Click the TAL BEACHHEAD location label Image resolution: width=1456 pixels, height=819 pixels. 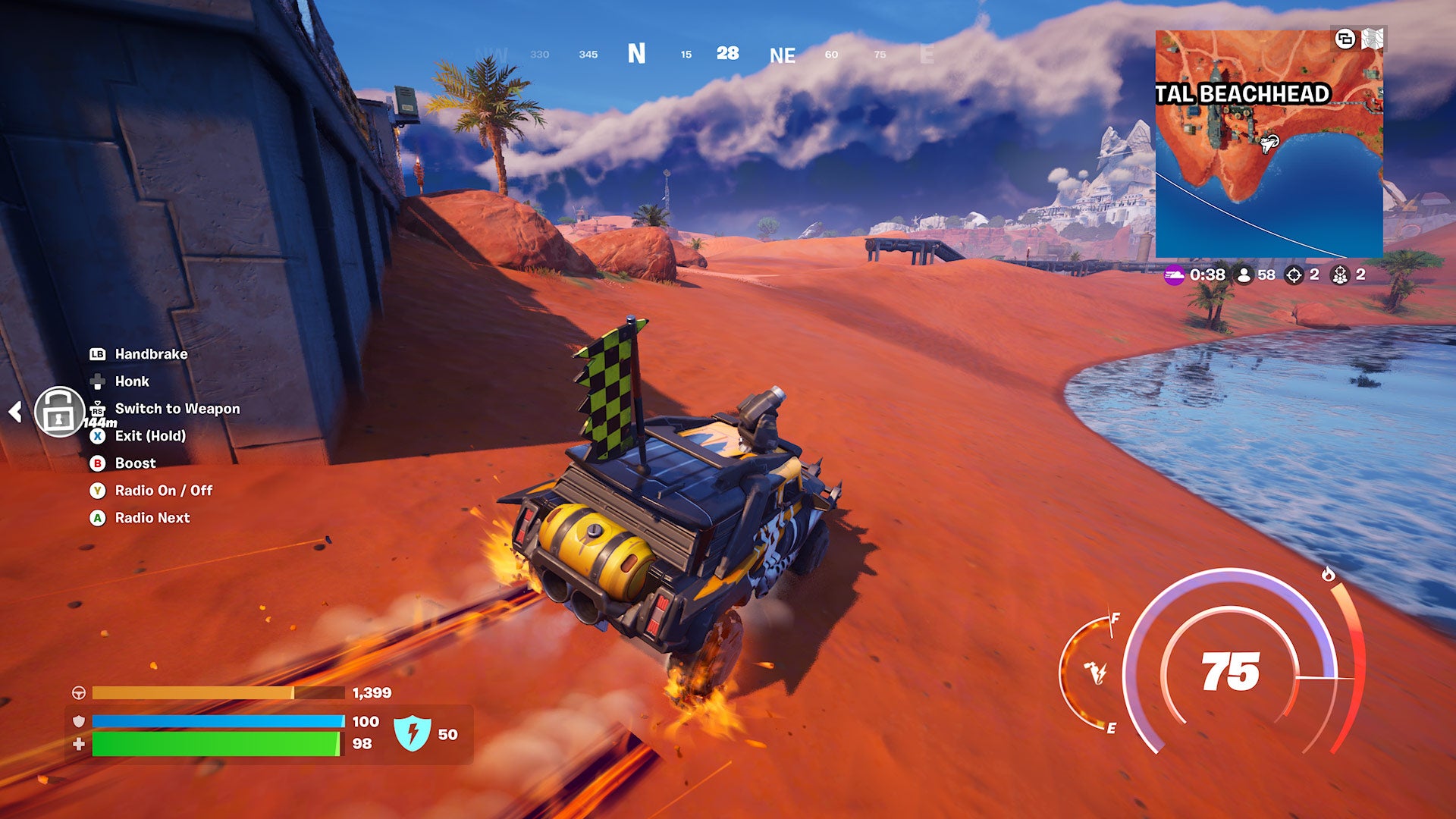(1244, 93)
